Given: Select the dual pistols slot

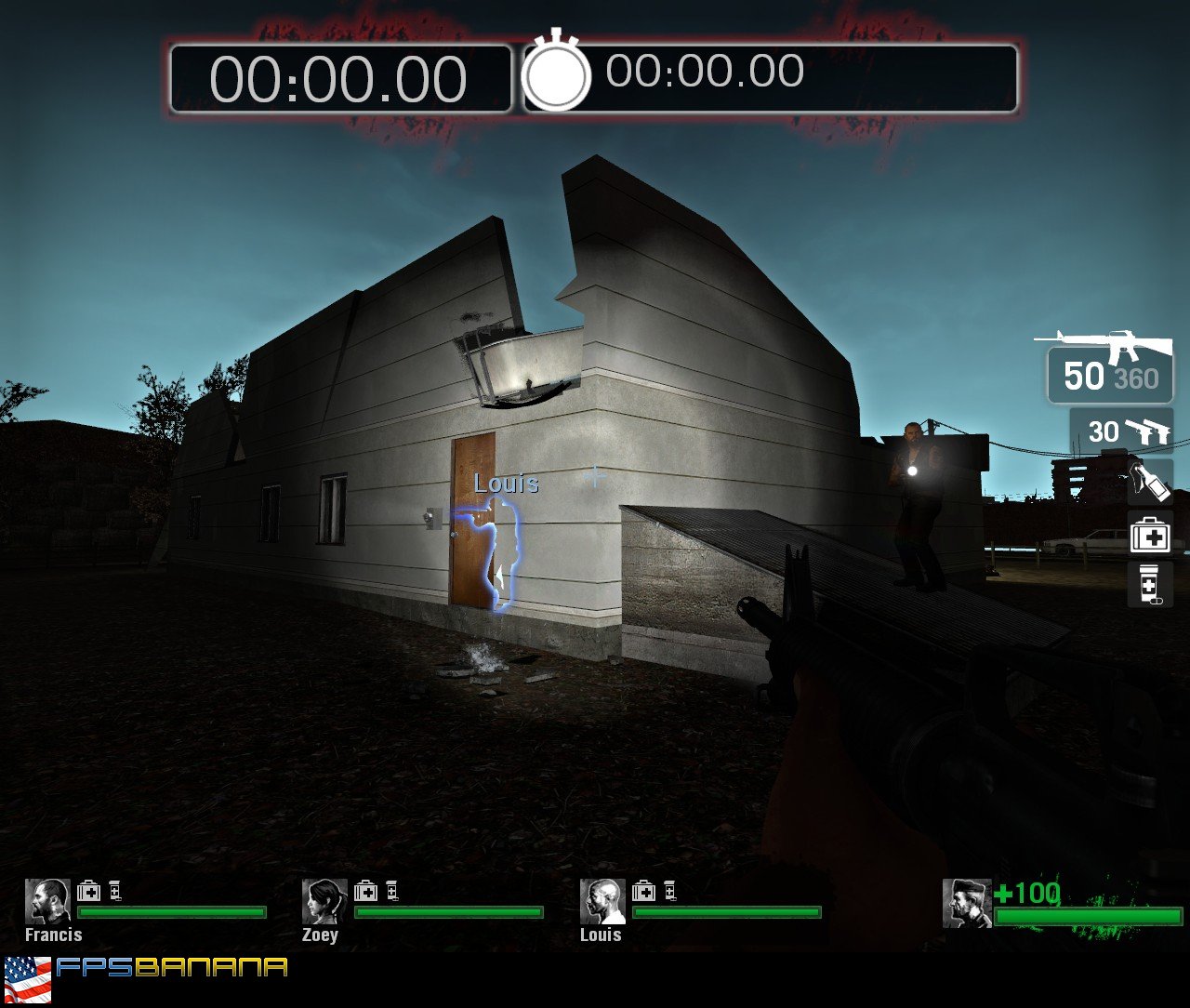Looking at the screenshot, I should pos(1122,431).
